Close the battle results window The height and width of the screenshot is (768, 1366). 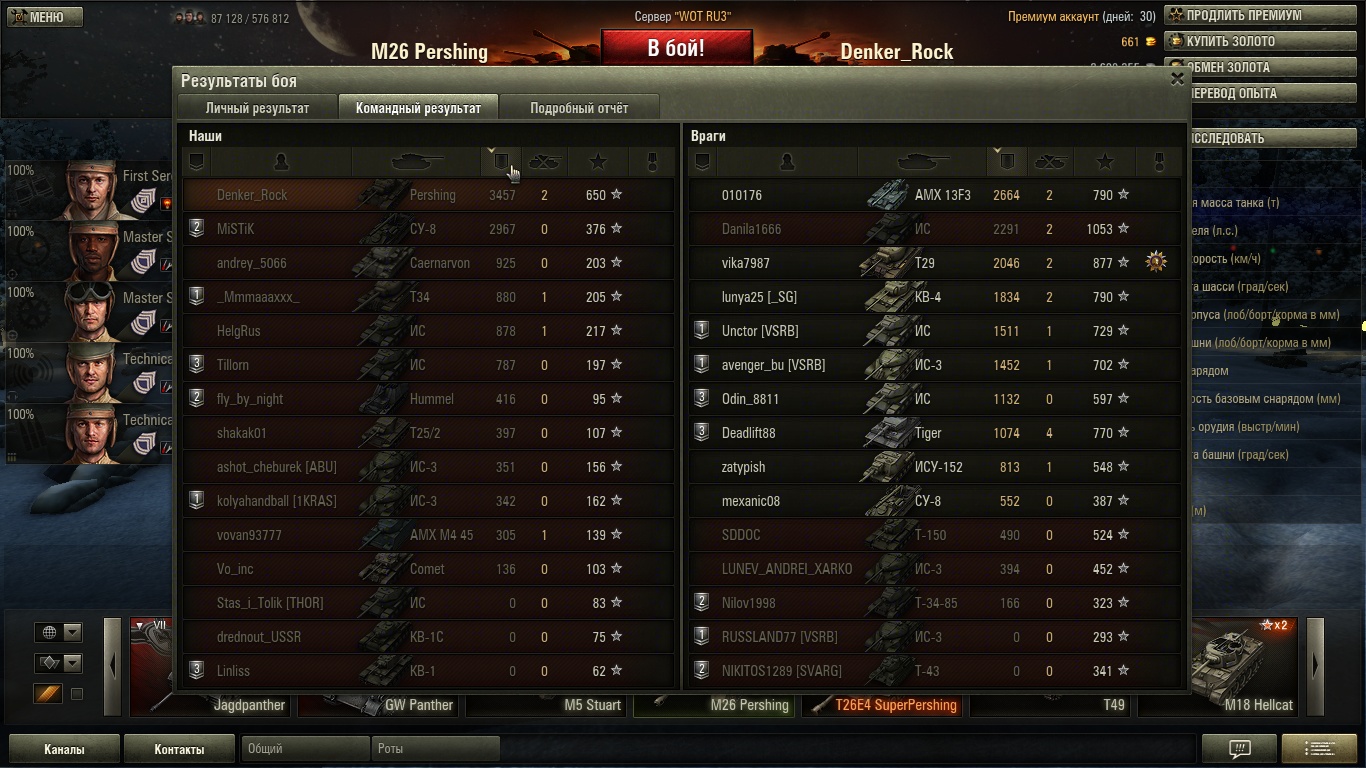pos(1177,79)
